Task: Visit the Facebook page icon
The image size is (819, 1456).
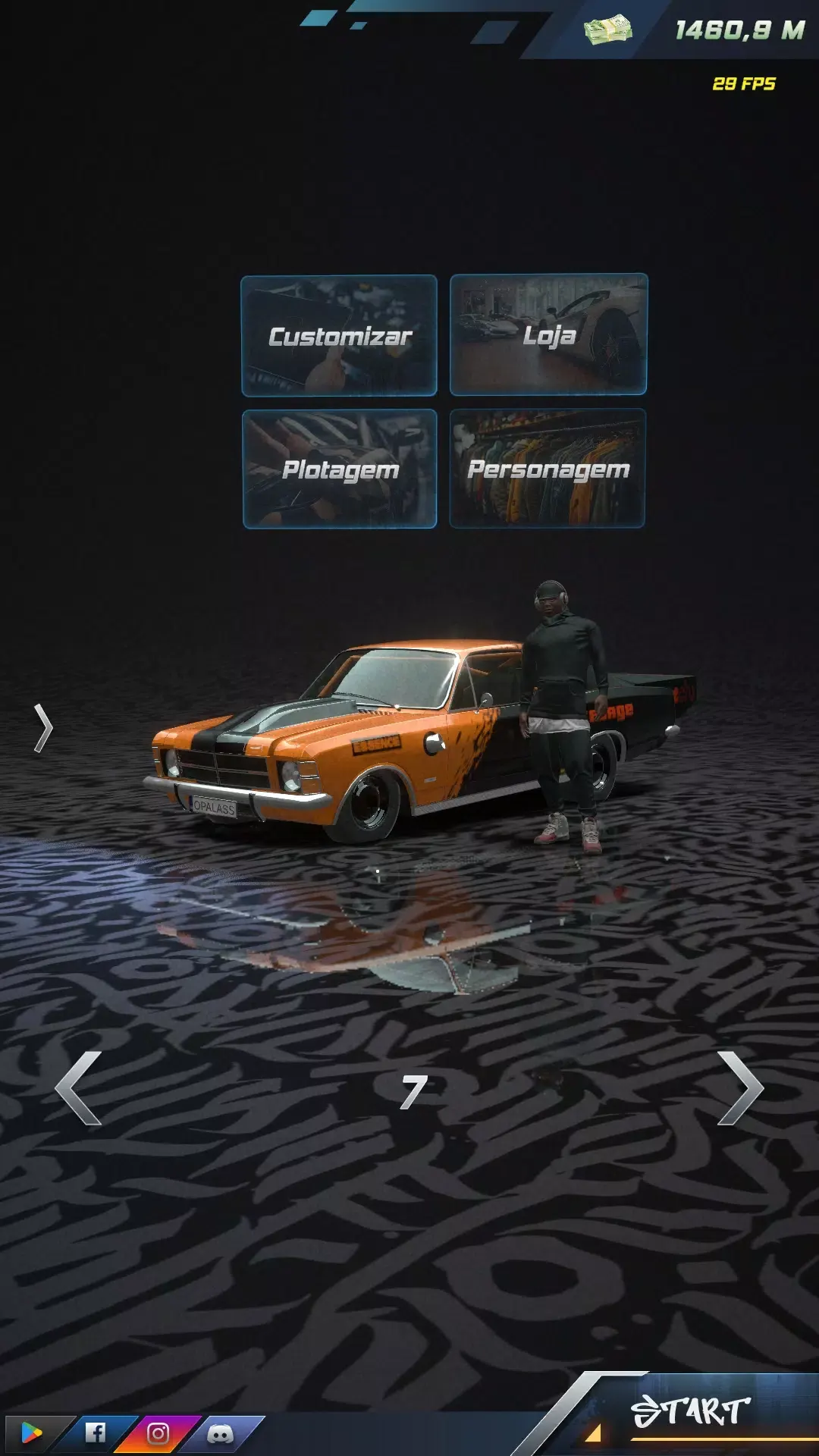Action: click(96, 1432)
